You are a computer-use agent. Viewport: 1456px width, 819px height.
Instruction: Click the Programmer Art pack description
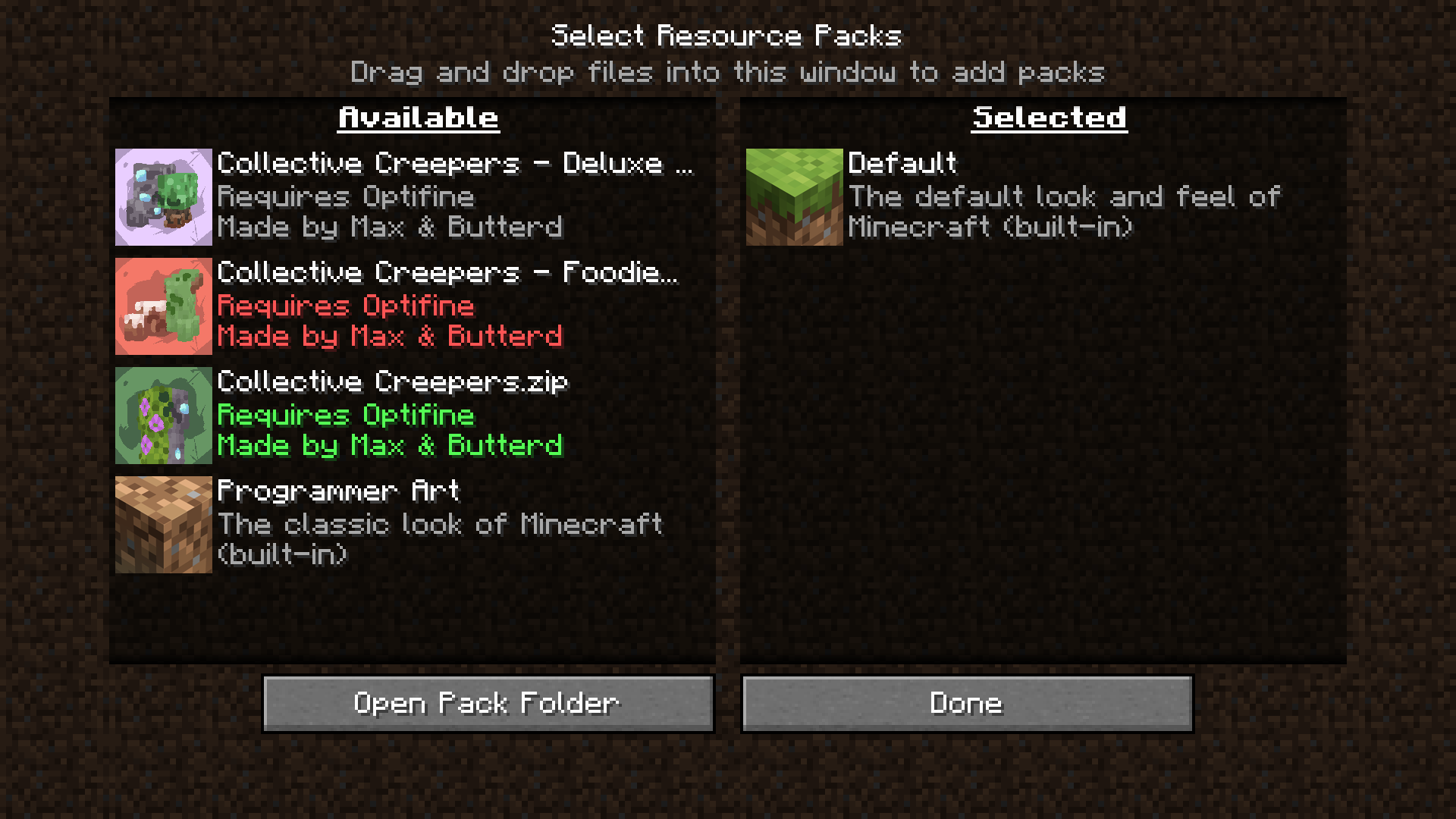click(440, 524)
